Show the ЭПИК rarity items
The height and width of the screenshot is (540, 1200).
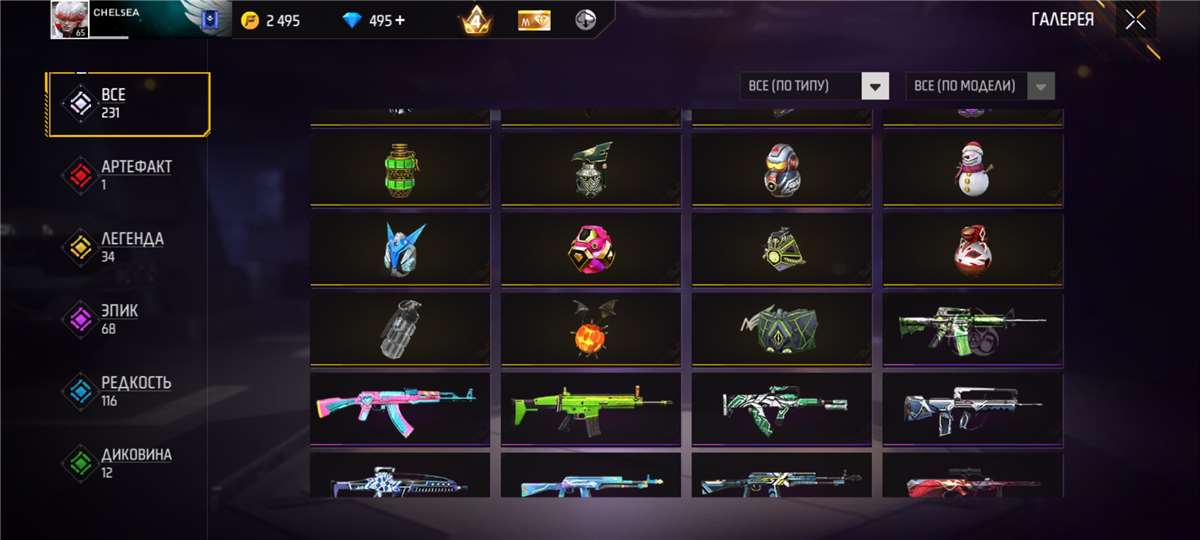click(129, 319)
